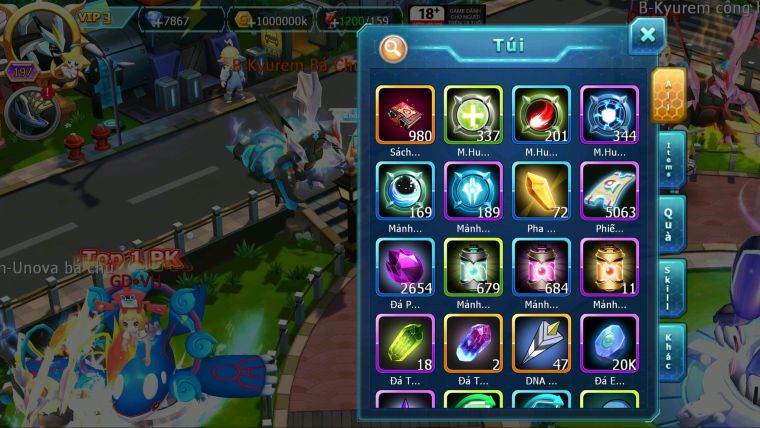Select the orange honeycomb all-items tab
Screen dimensions: 760x428
pyautogui.click(x=668, y=95)
